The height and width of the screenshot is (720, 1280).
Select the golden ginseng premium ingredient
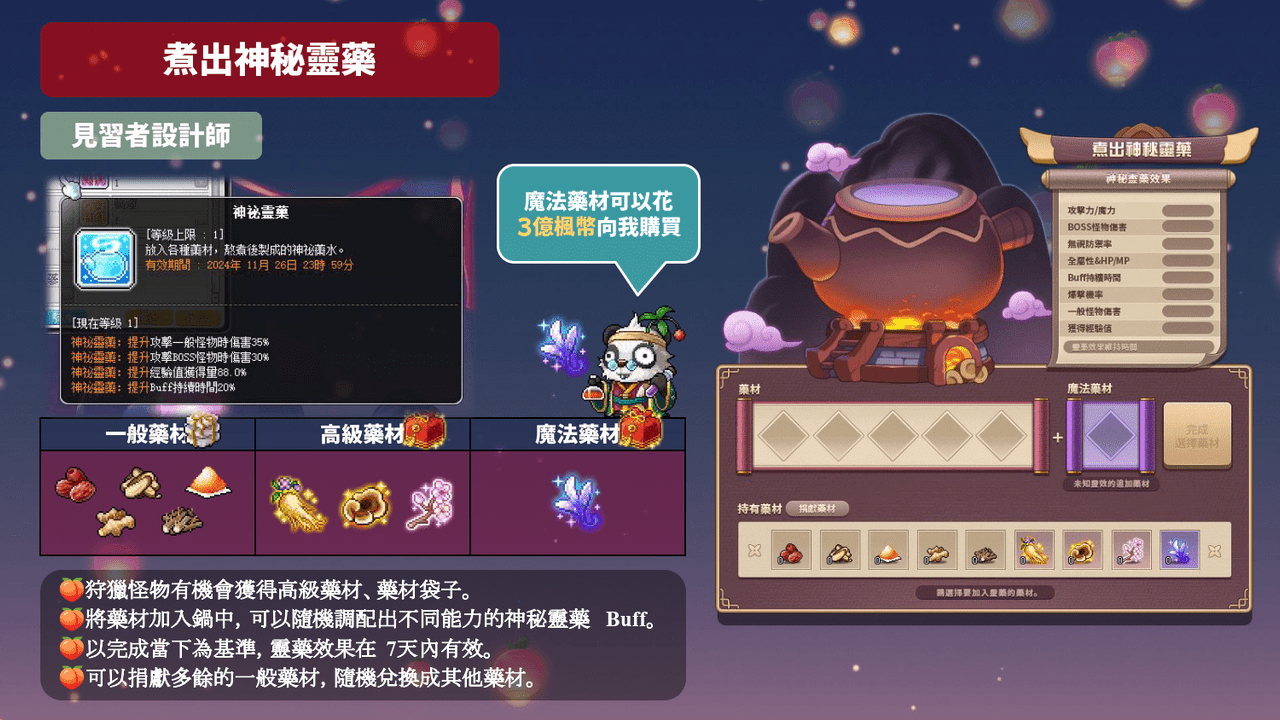tap(1033, 550)
